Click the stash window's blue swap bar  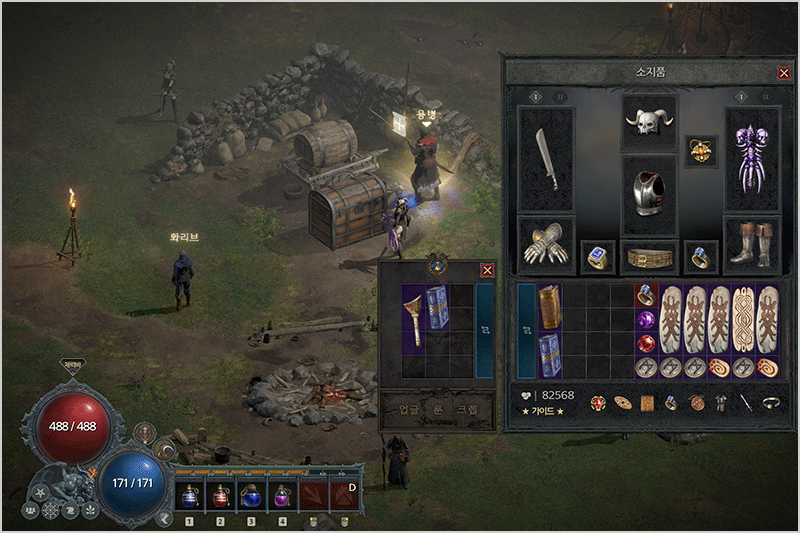[484, 330]
